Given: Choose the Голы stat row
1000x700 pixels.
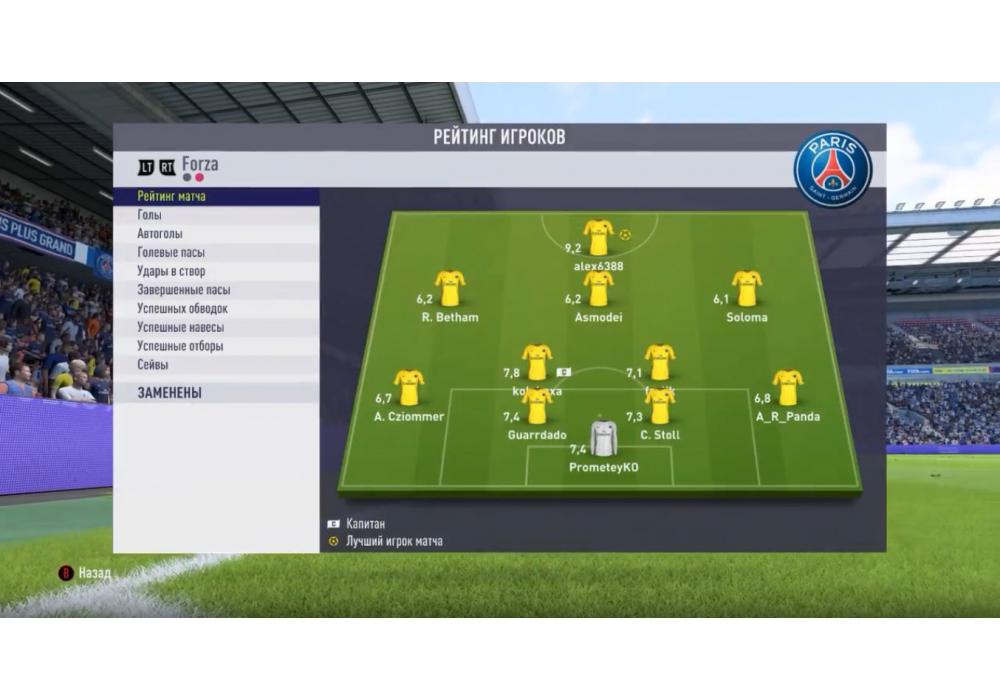Looking at the screenshot, I should [x=150, y=215].
